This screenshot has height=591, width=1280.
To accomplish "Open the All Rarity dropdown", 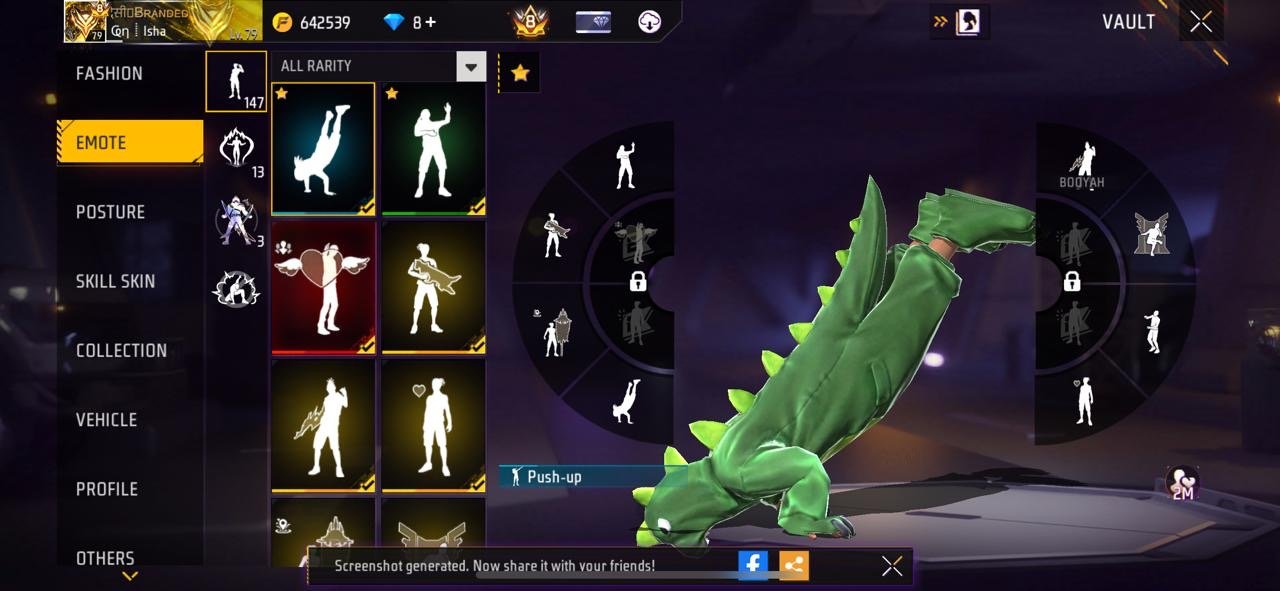I will click(x=471, y=67).
